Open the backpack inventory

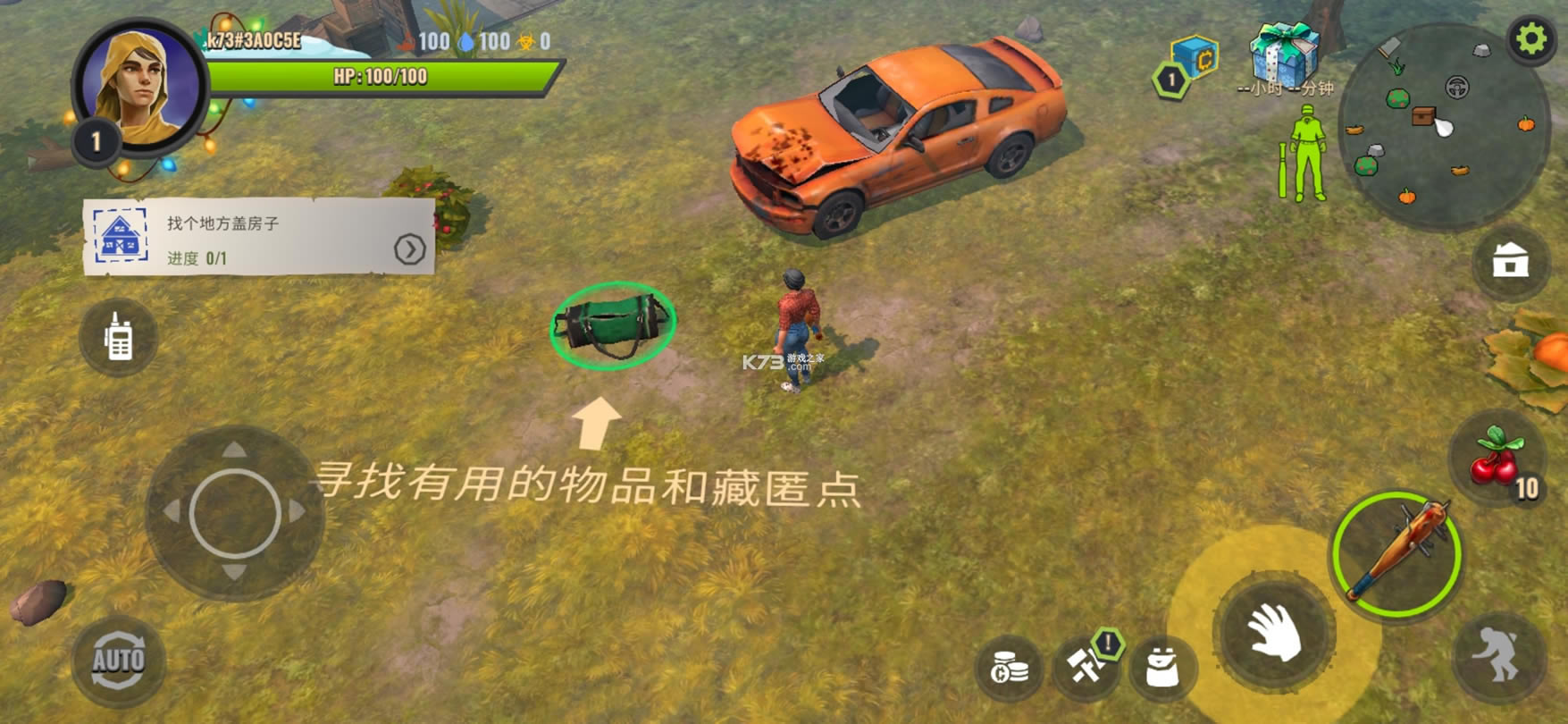(x=1161, y=667)
